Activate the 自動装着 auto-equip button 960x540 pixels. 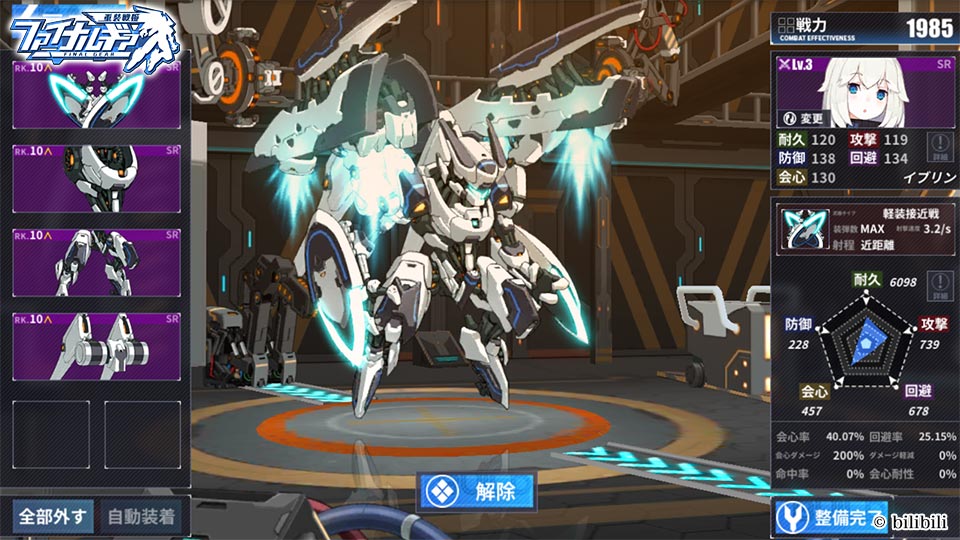coord(140,517)
